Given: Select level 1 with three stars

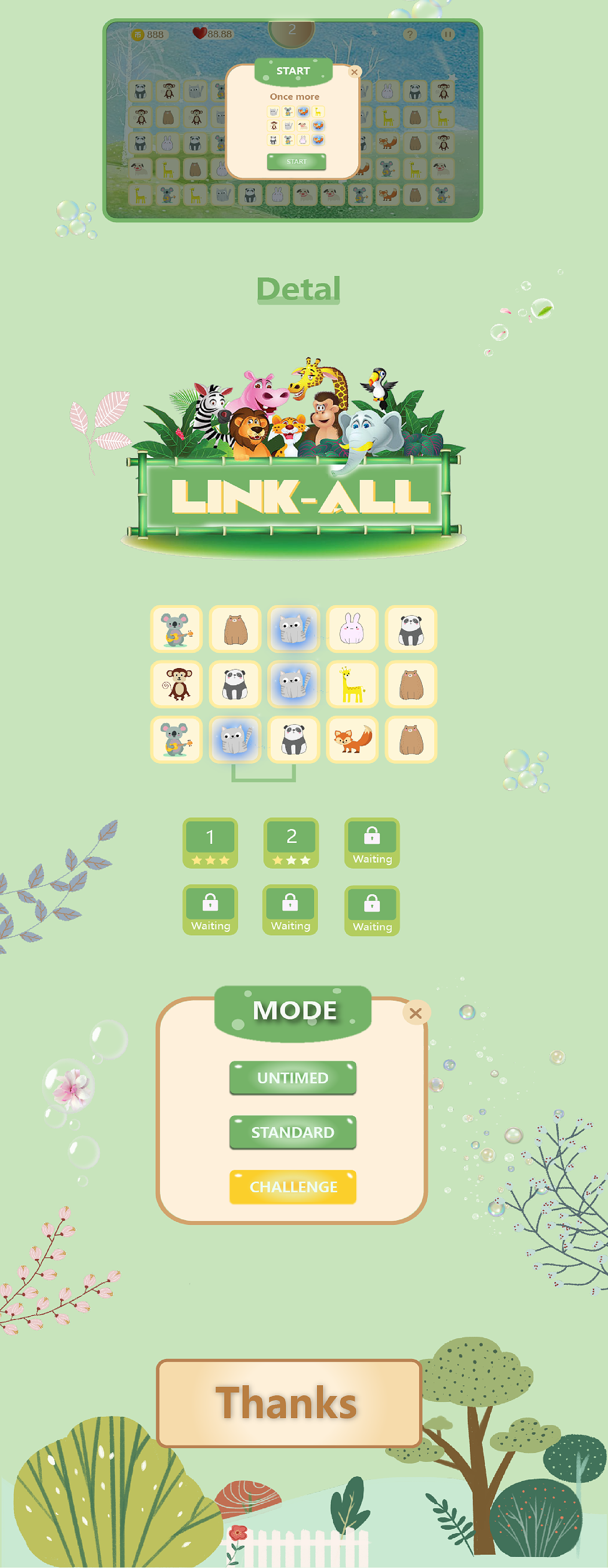Looking at the screenshot, I should point(210,843).
